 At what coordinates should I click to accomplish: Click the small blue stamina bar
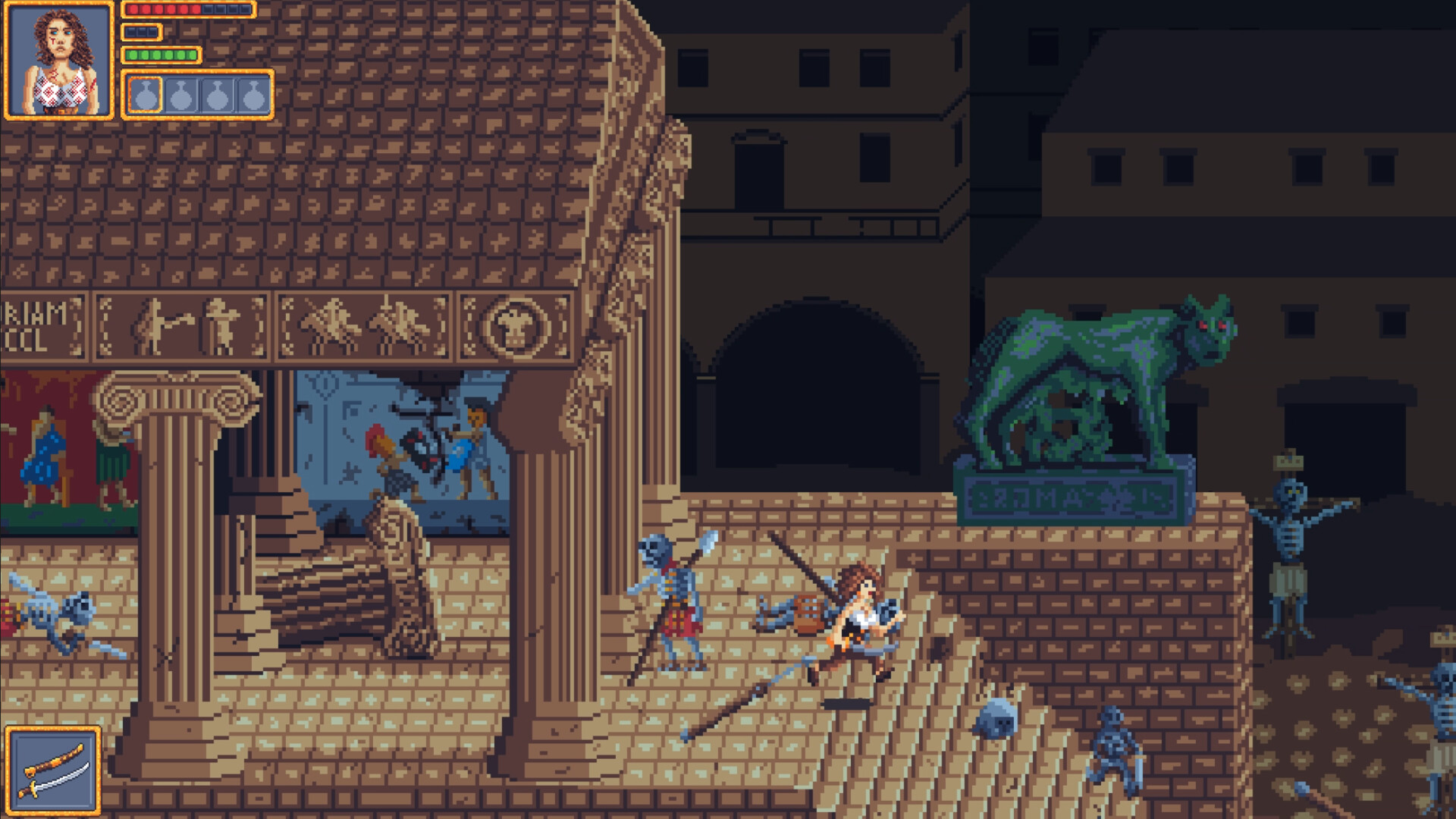(x=140, y=33)
